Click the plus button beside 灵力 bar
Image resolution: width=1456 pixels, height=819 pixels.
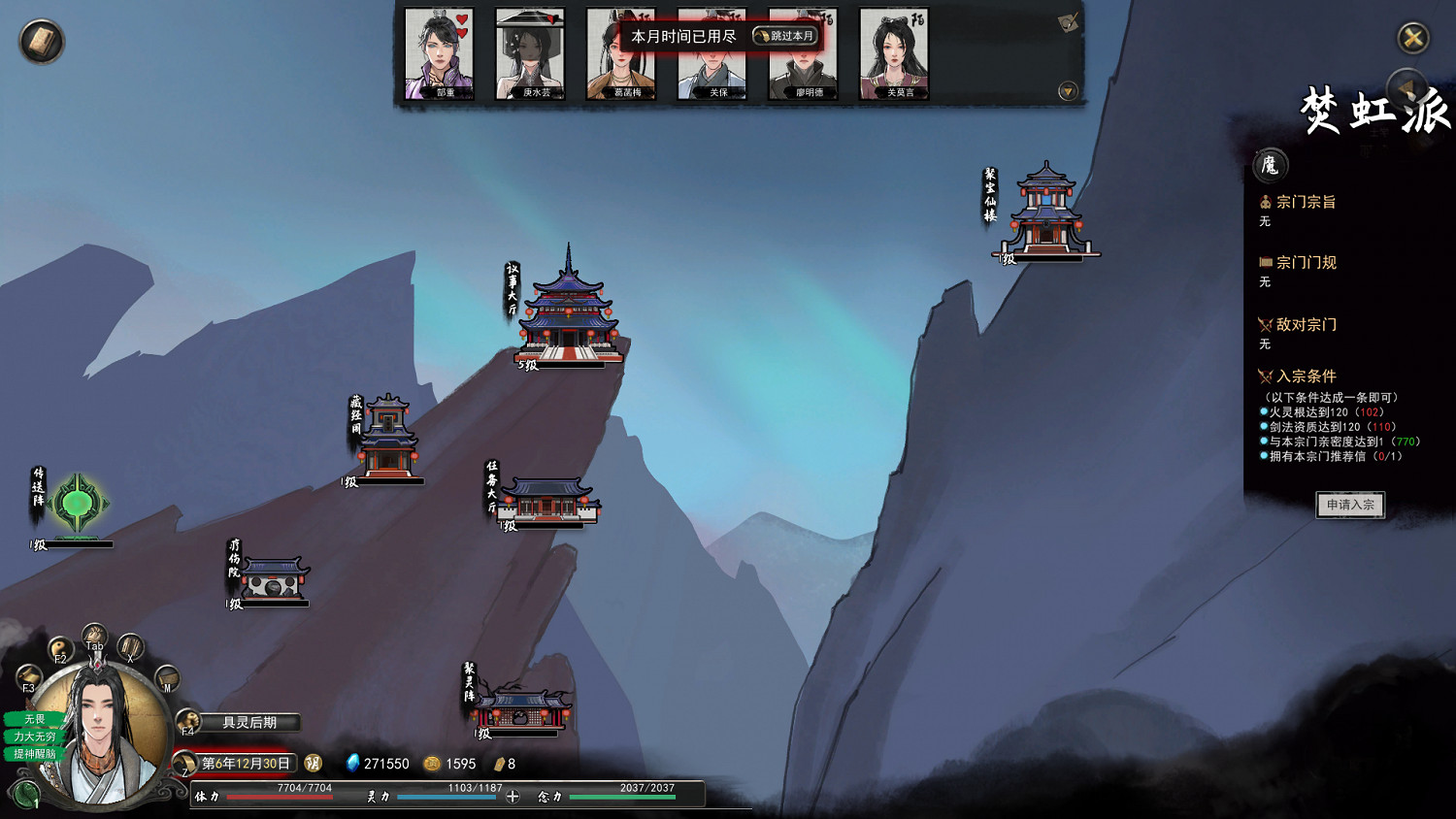pos(513,797)
